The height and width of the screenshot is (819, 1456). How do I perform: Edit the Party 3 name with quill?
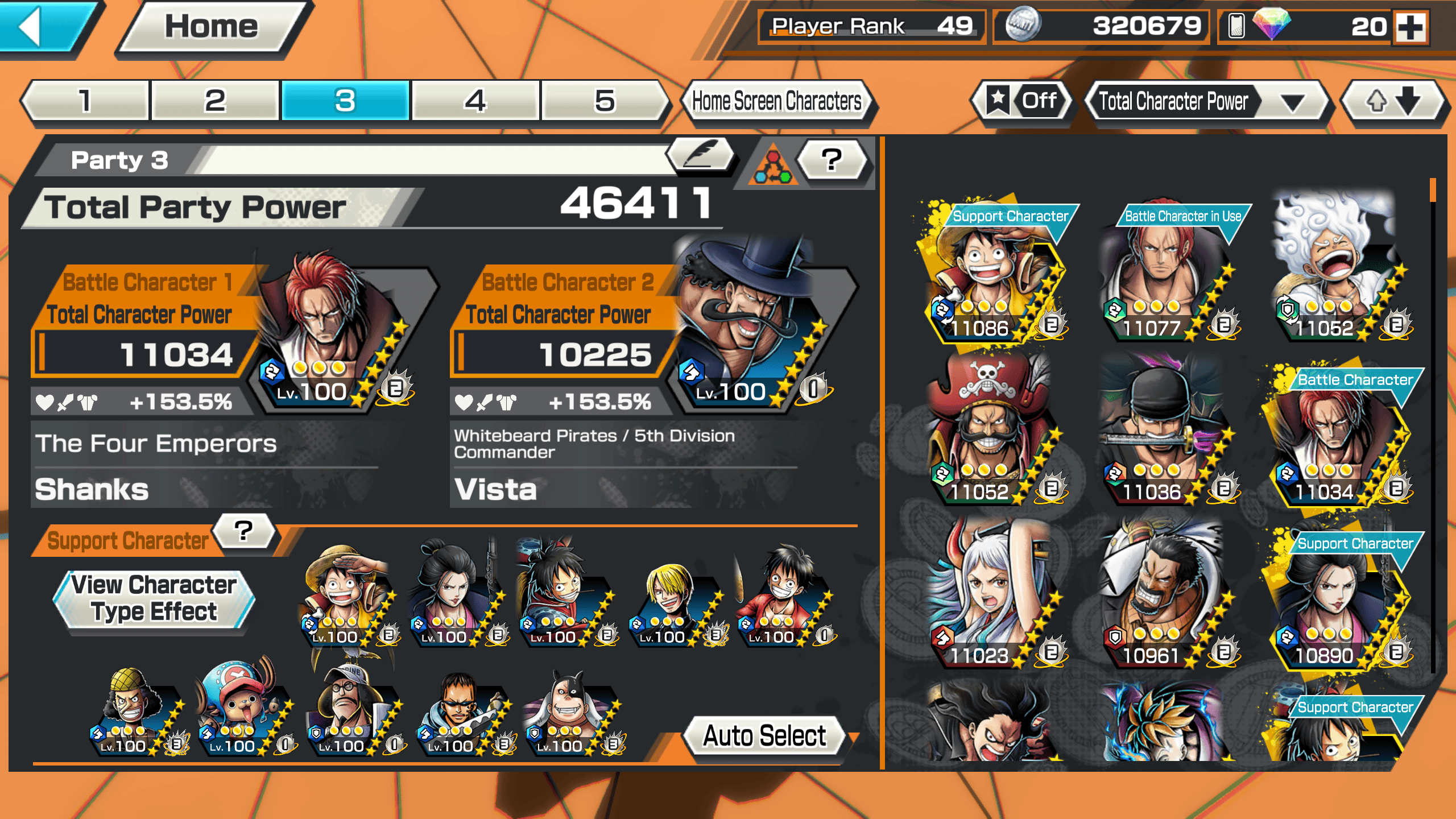click(x=701, y=155)
